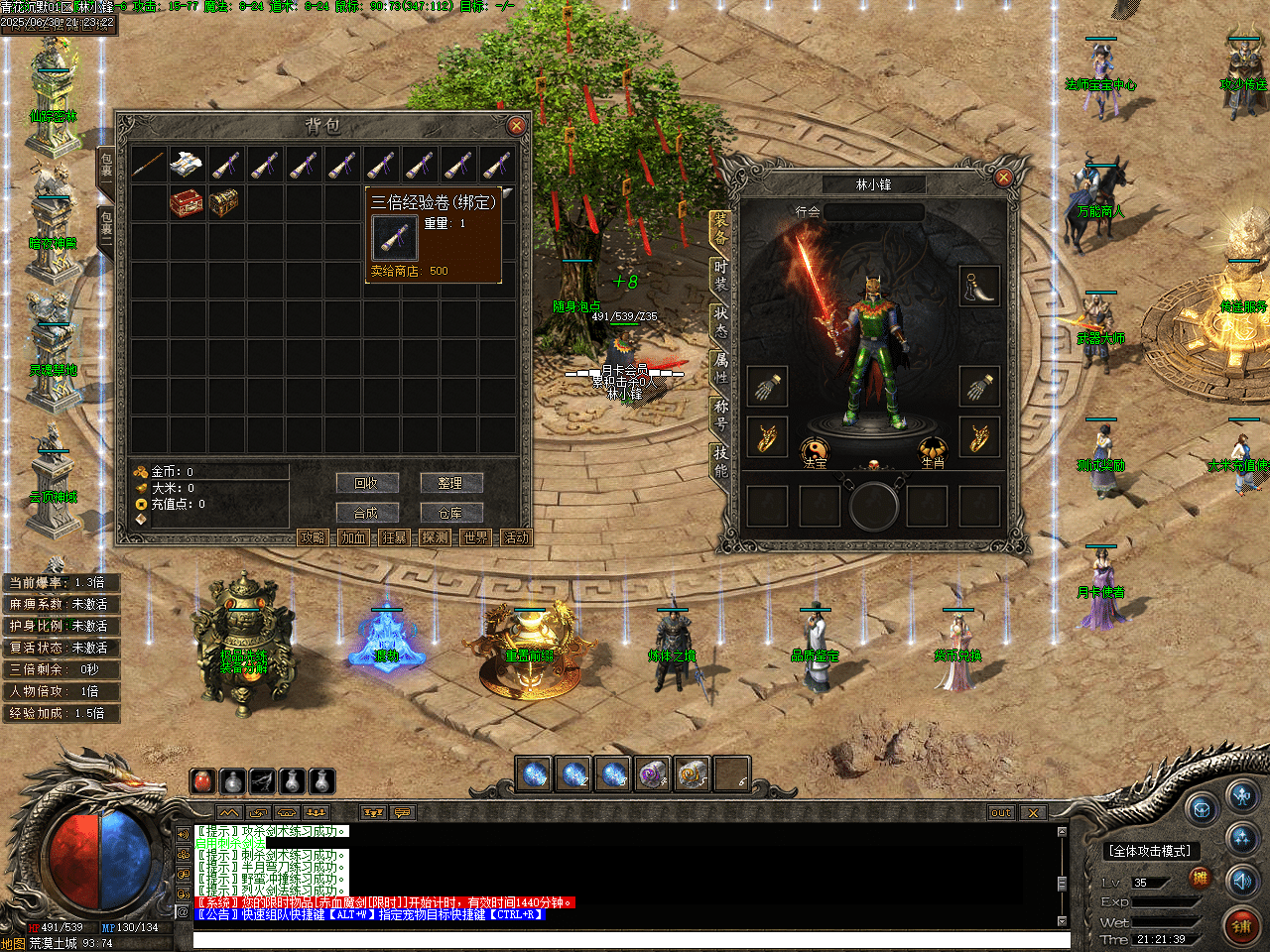Switch to the 时装 costume tab
Screen dimensions: 1270x952
pyautogui.click(x=720, y=275)
